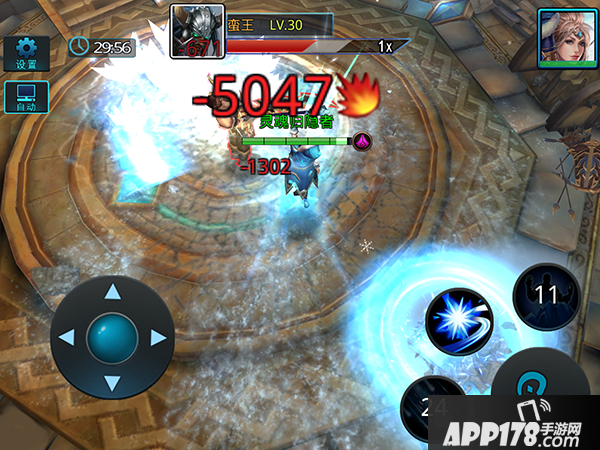Click the right arrow on the joystick
Screen dimensions: 600x450
click(157, 338)
